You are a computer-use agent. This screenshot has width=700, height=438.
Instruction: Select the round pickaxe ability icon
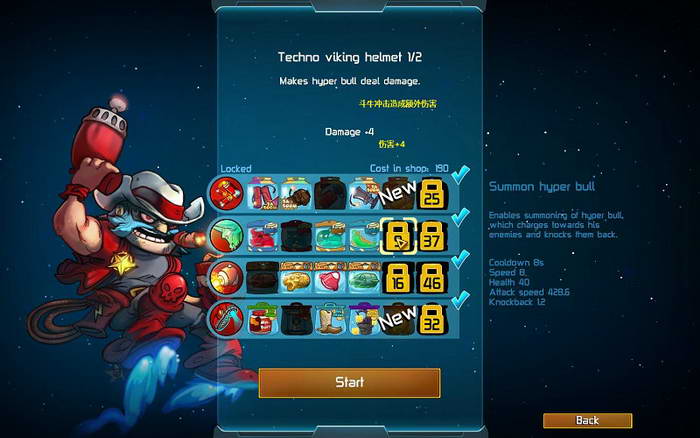[226, 320]
